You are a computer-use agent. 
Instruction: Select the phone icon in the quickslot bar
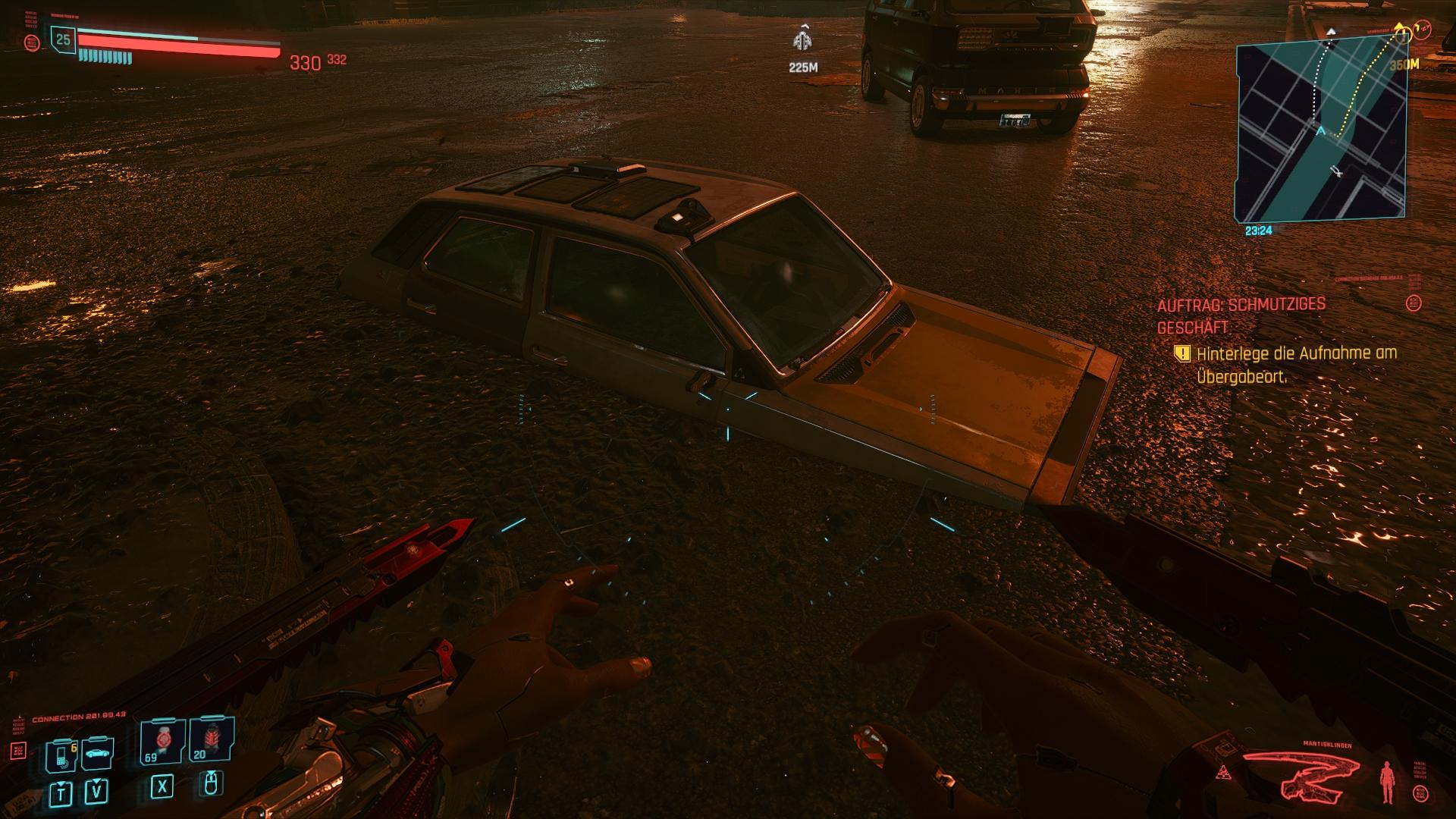click(x=61, y=757)
